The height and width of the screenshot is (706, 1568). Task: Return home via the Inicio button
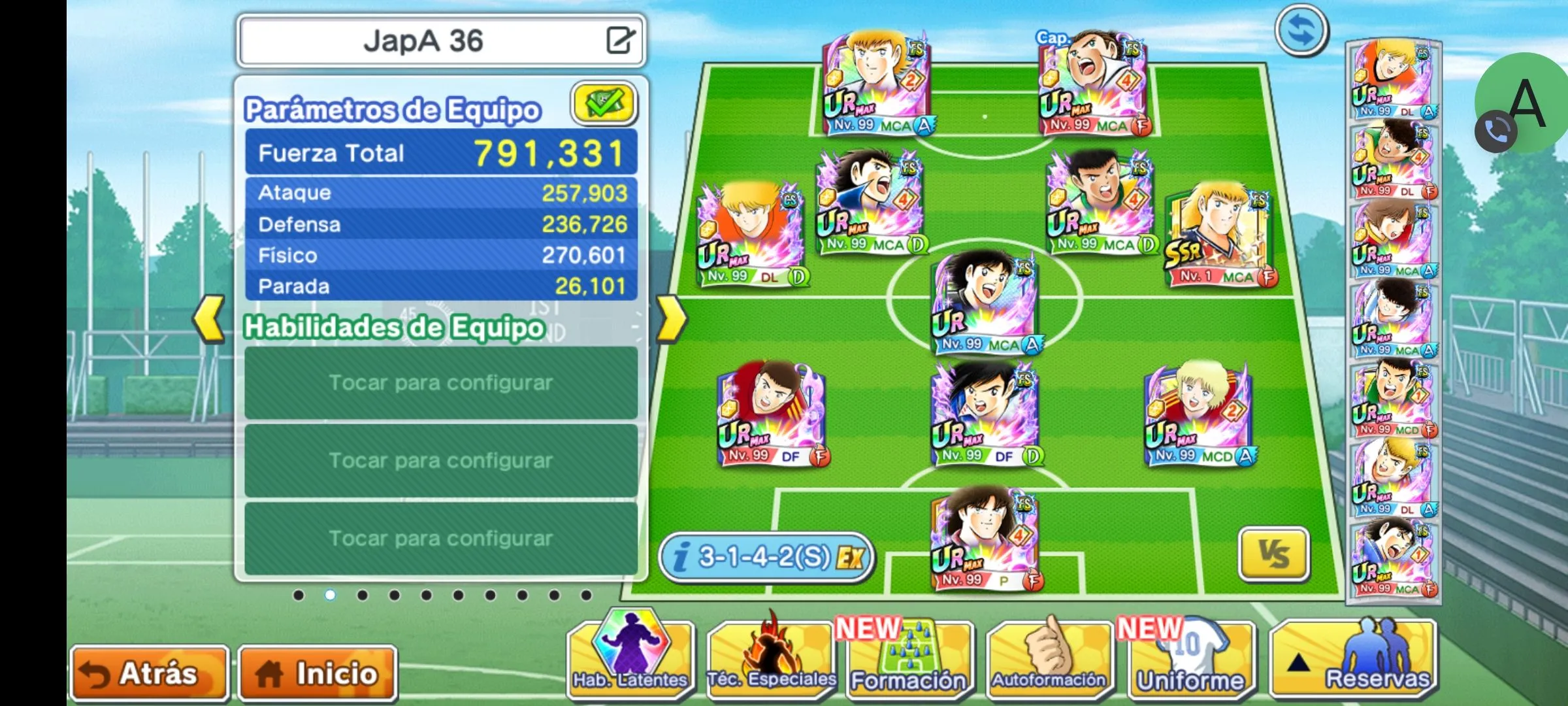coord(318,673)
